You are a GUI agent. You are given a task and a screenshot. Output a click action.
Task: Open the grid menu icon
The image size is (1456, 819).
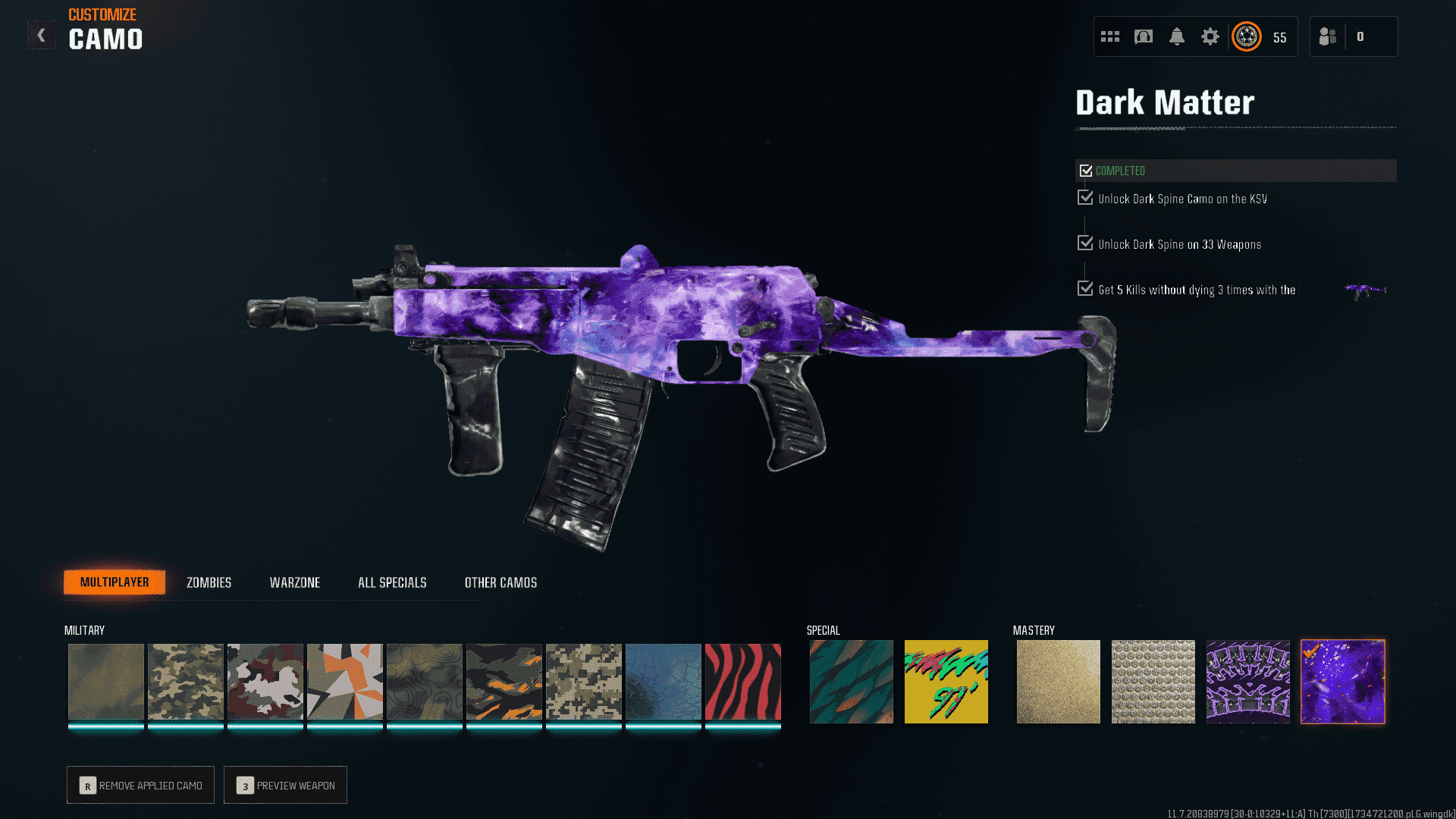pos(1109,36)
